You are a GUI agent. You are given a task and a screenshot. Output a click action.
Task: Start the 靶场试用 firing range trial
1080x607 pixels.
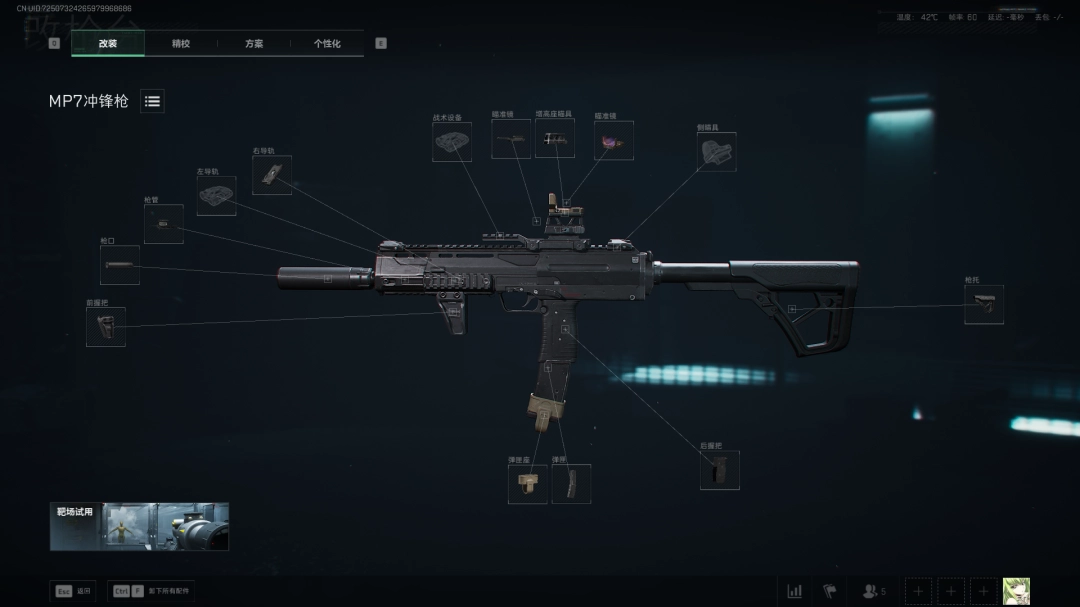[139, 526]
